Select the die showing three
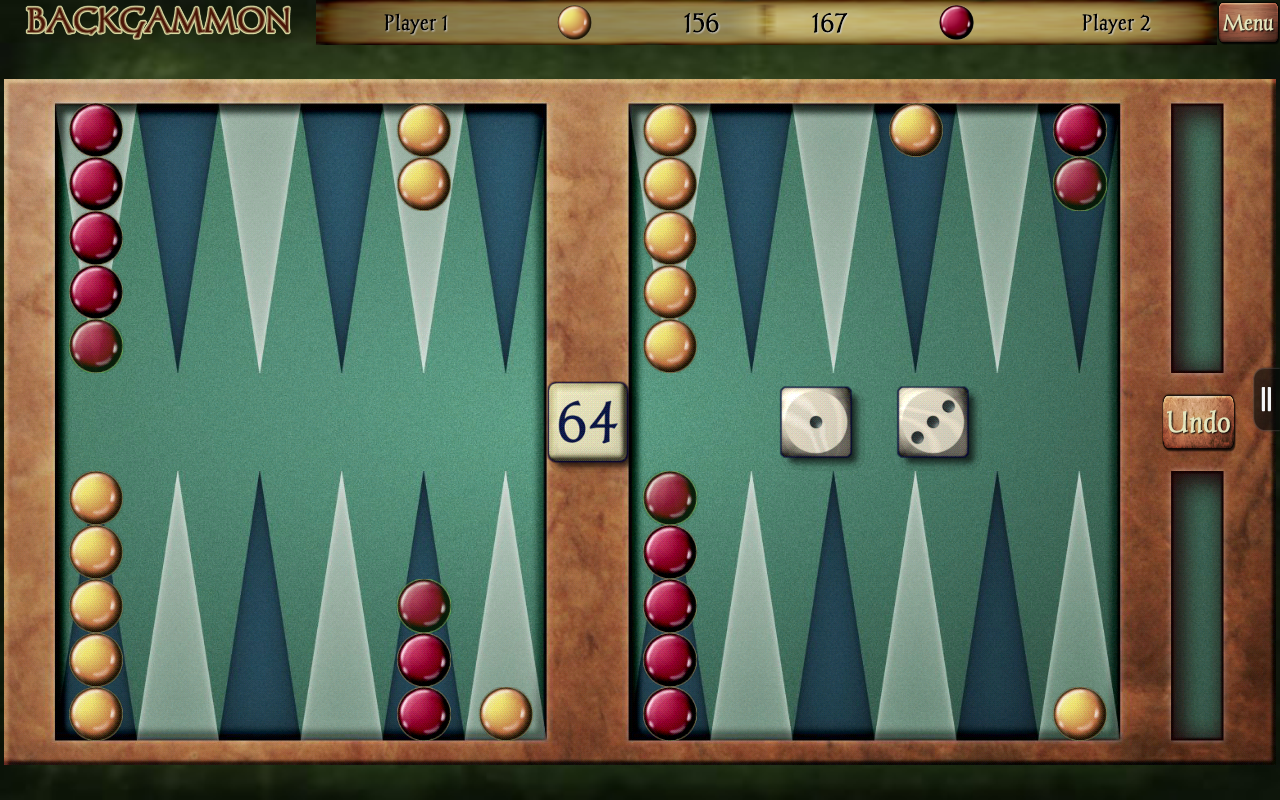This screenshot has width=1280, height=800. click(x=934, y=422)
